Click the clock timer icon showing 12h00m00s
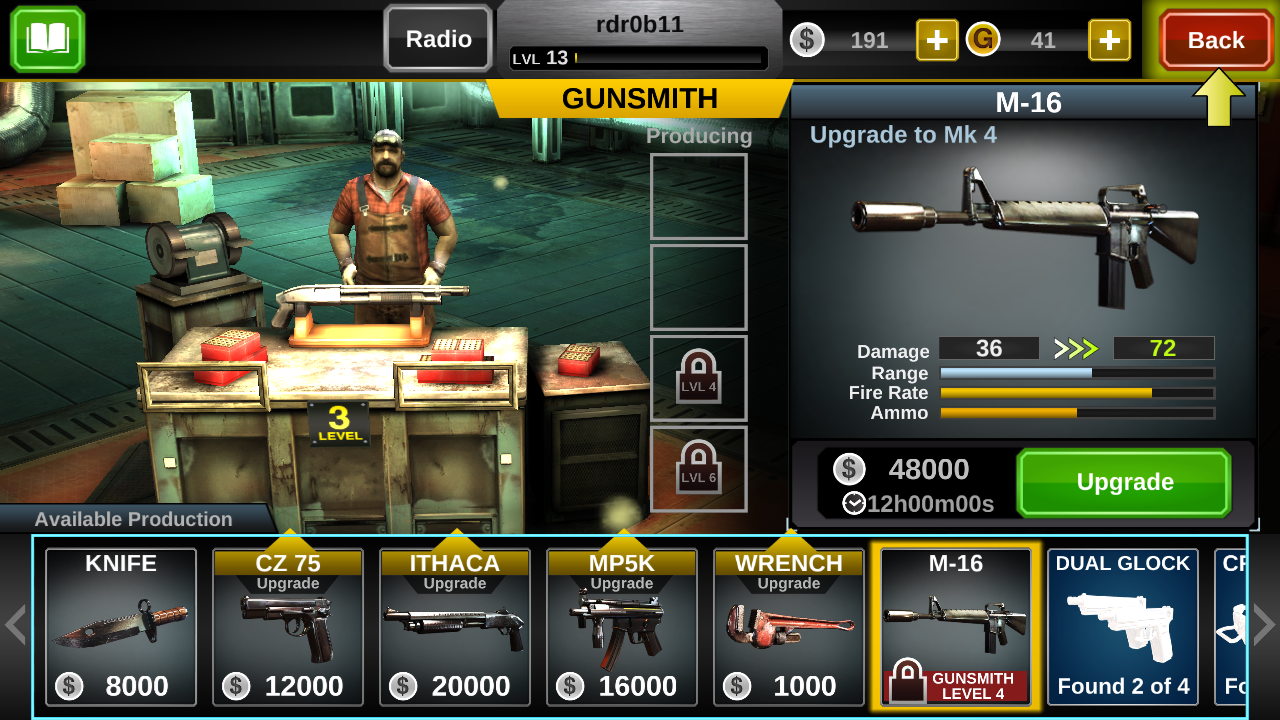Screen dimensions: 1280x720 (x=854, y=504)
